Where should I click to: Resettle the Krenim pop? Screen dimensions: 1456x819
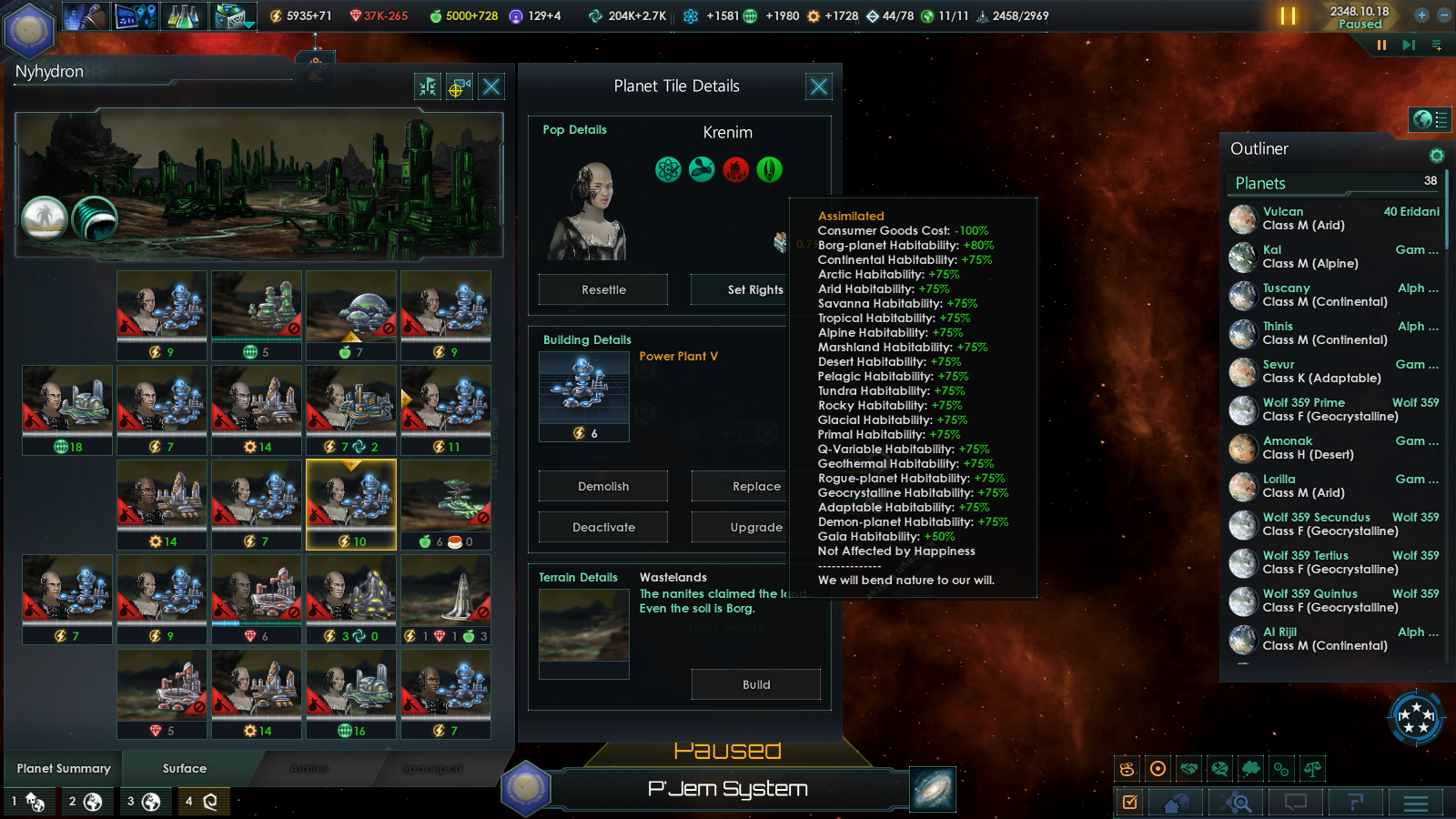tap(603, 289)
